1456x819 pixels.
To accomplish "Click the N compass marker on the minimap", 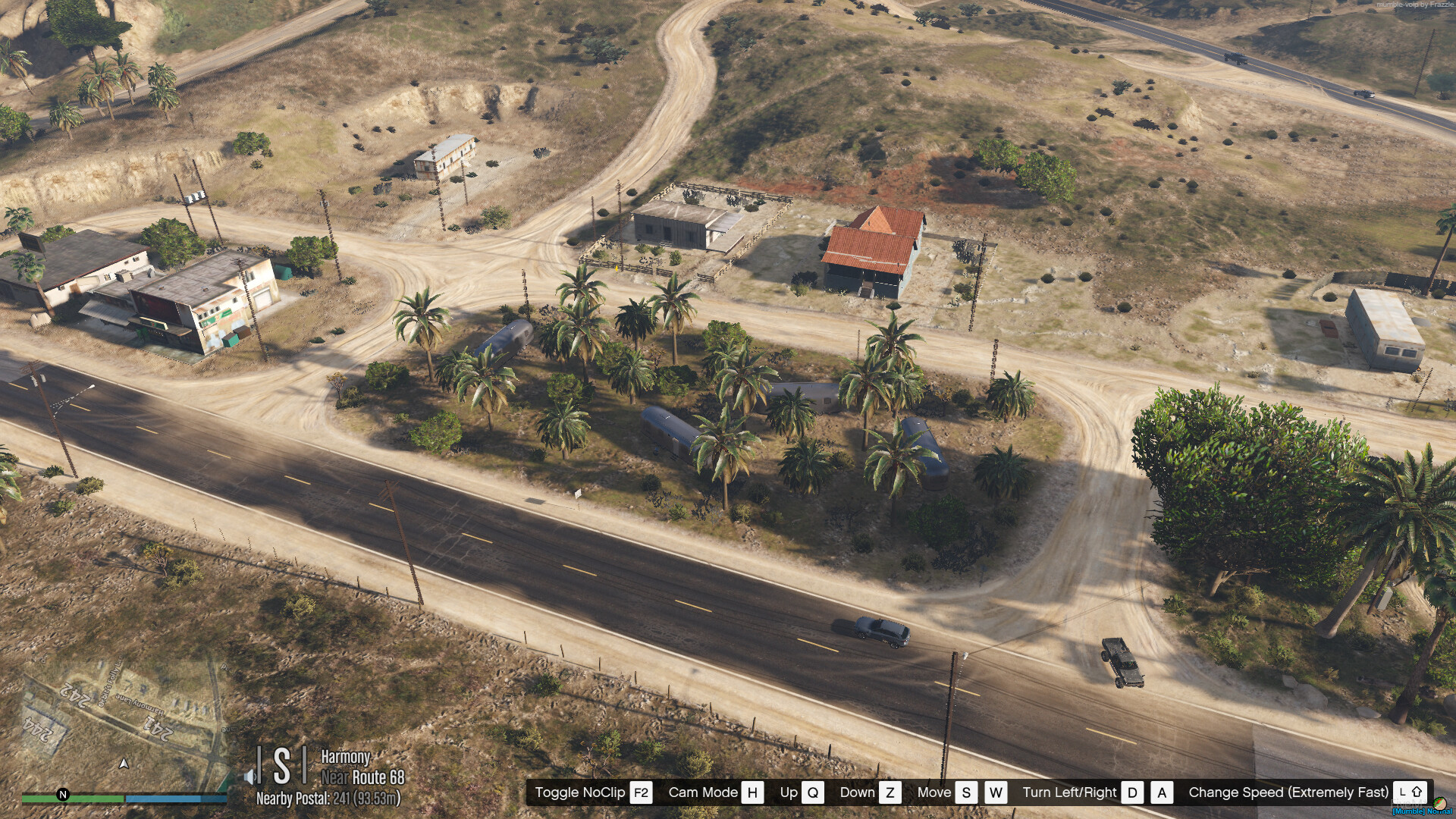I will pyautogui.click(x=62, y=795).
